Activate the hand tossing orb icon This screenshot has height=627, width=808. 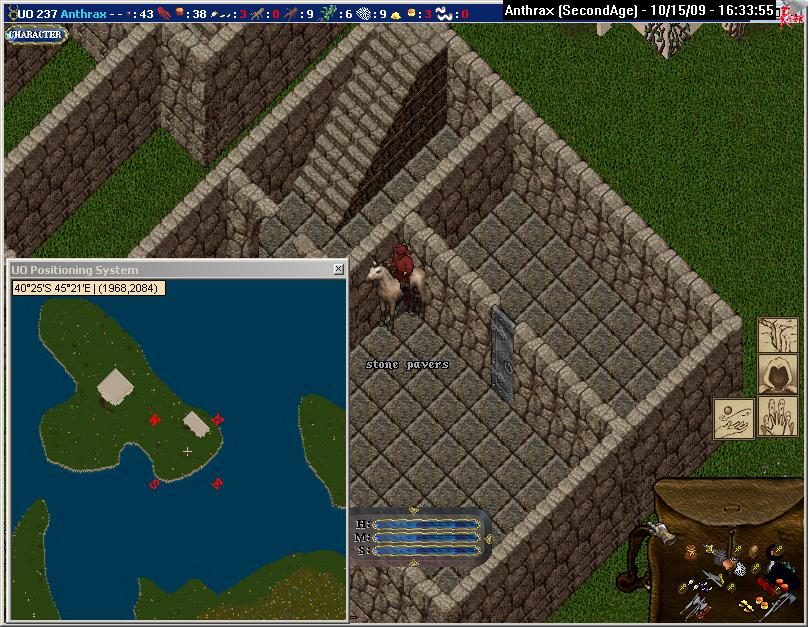734,418
